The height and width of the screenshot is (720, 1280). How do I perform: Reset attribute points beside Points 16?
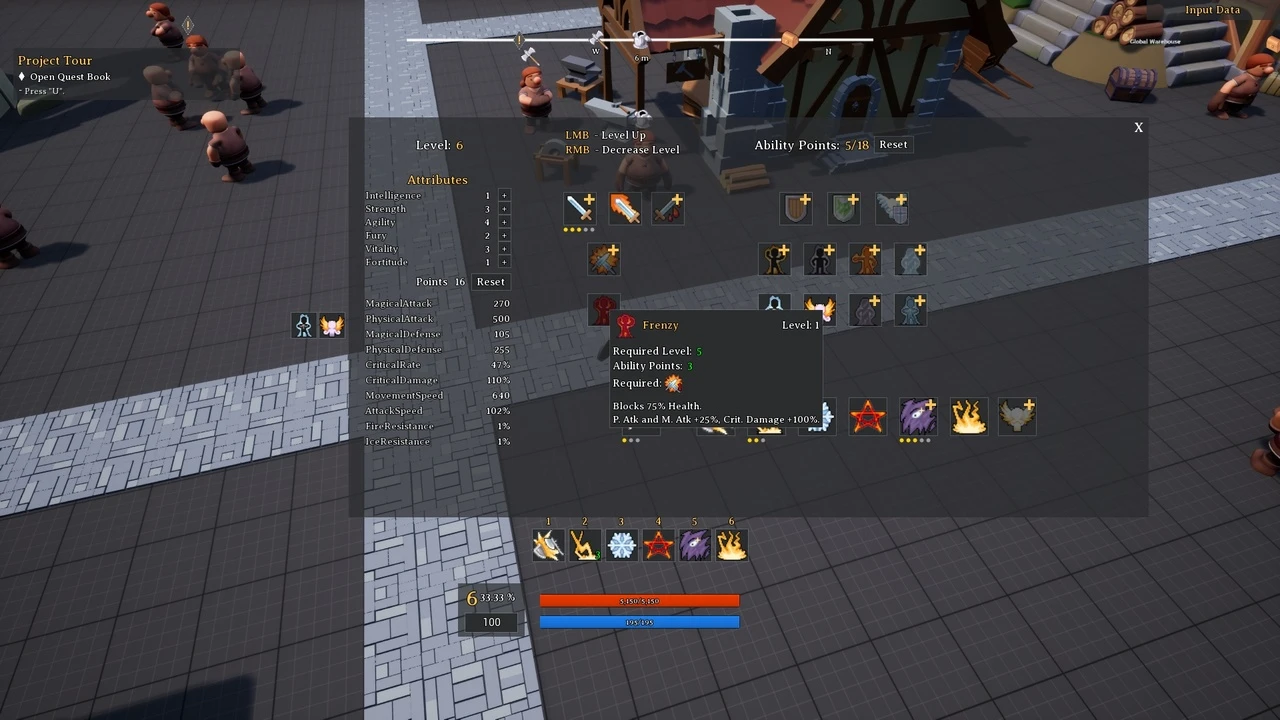click(490, 282)
